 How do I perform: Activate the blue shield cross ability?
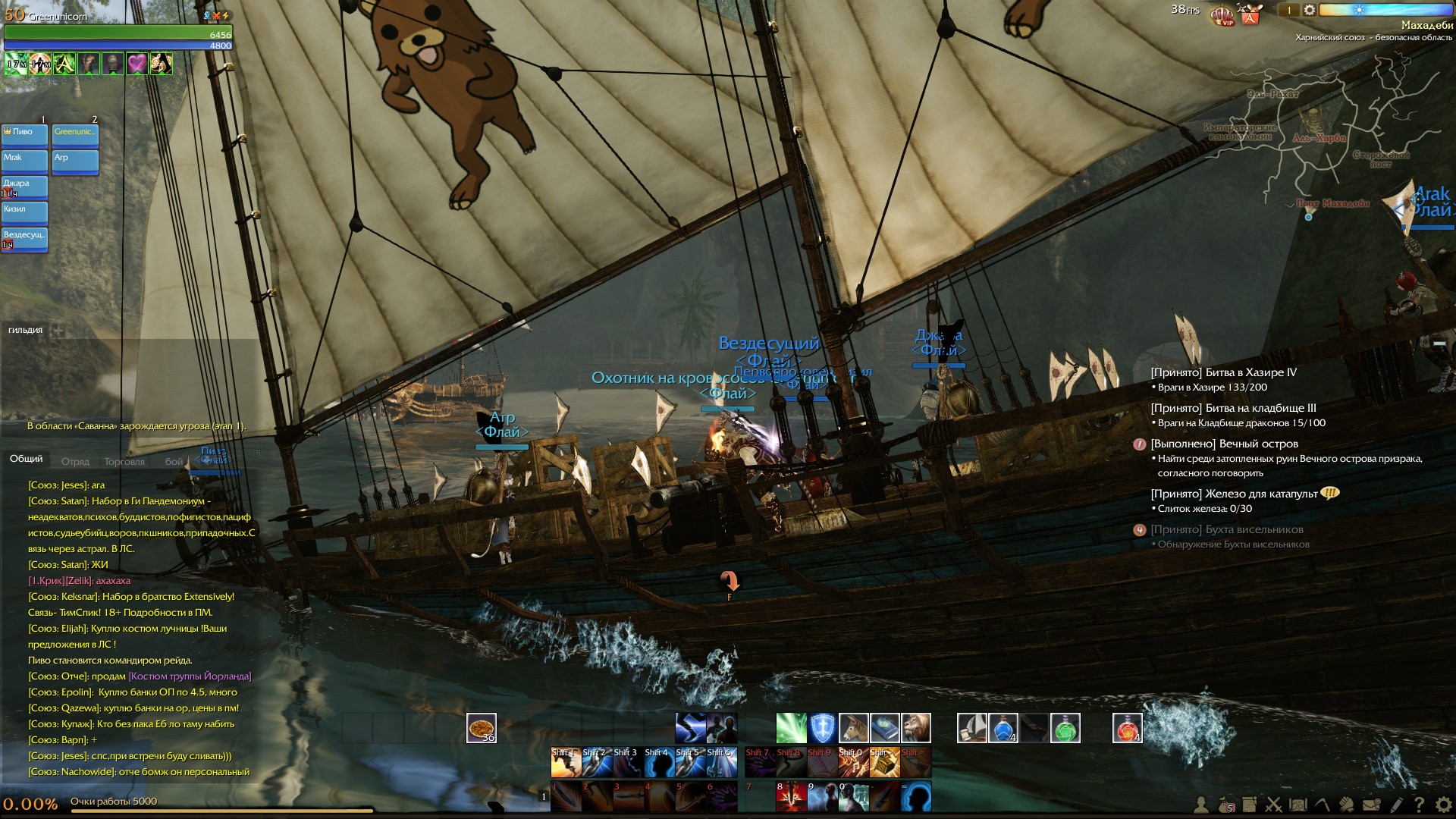822,728
